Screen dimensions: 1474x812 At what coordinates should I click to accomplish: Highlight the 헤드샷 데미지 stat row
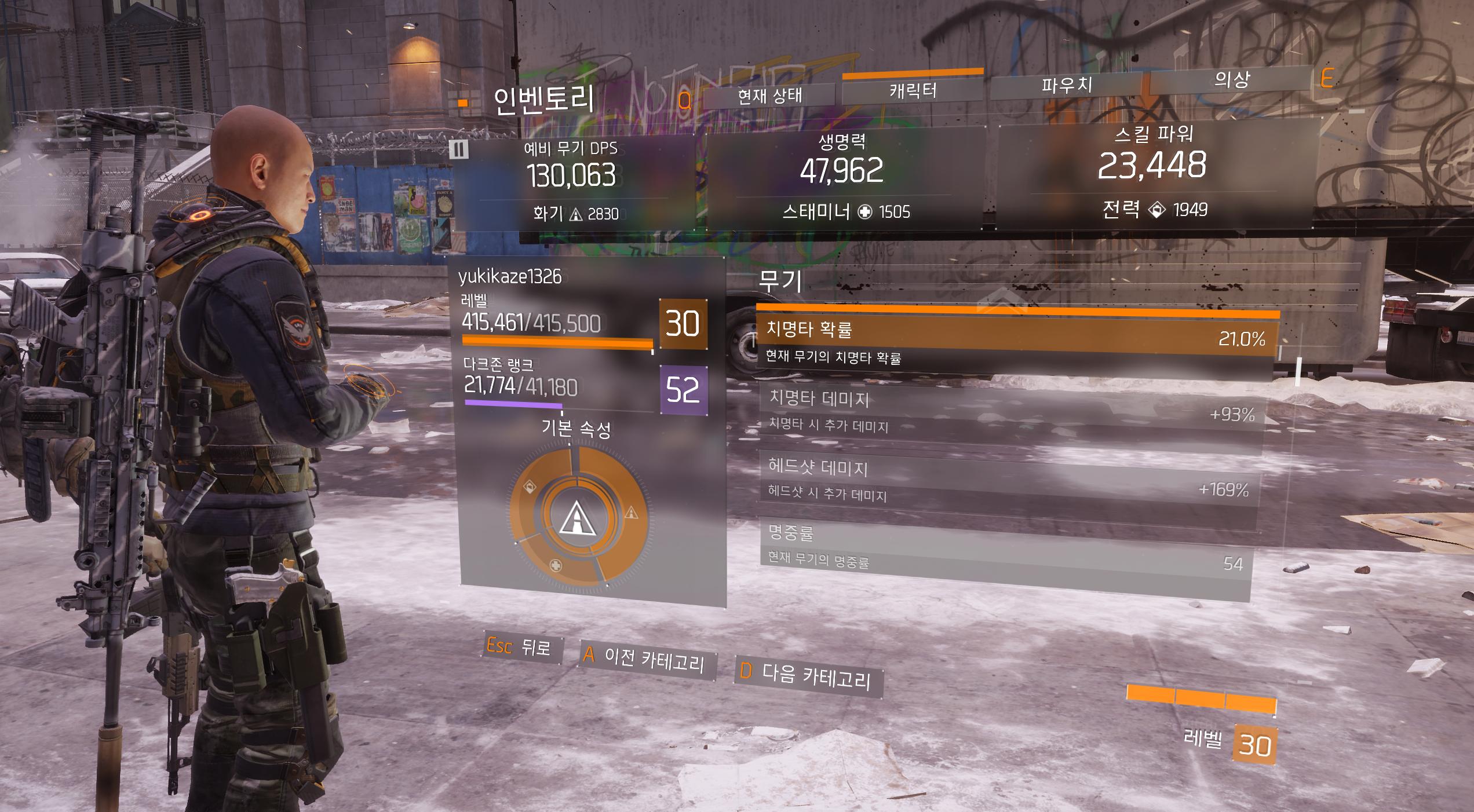click(x=1009, y=480)
